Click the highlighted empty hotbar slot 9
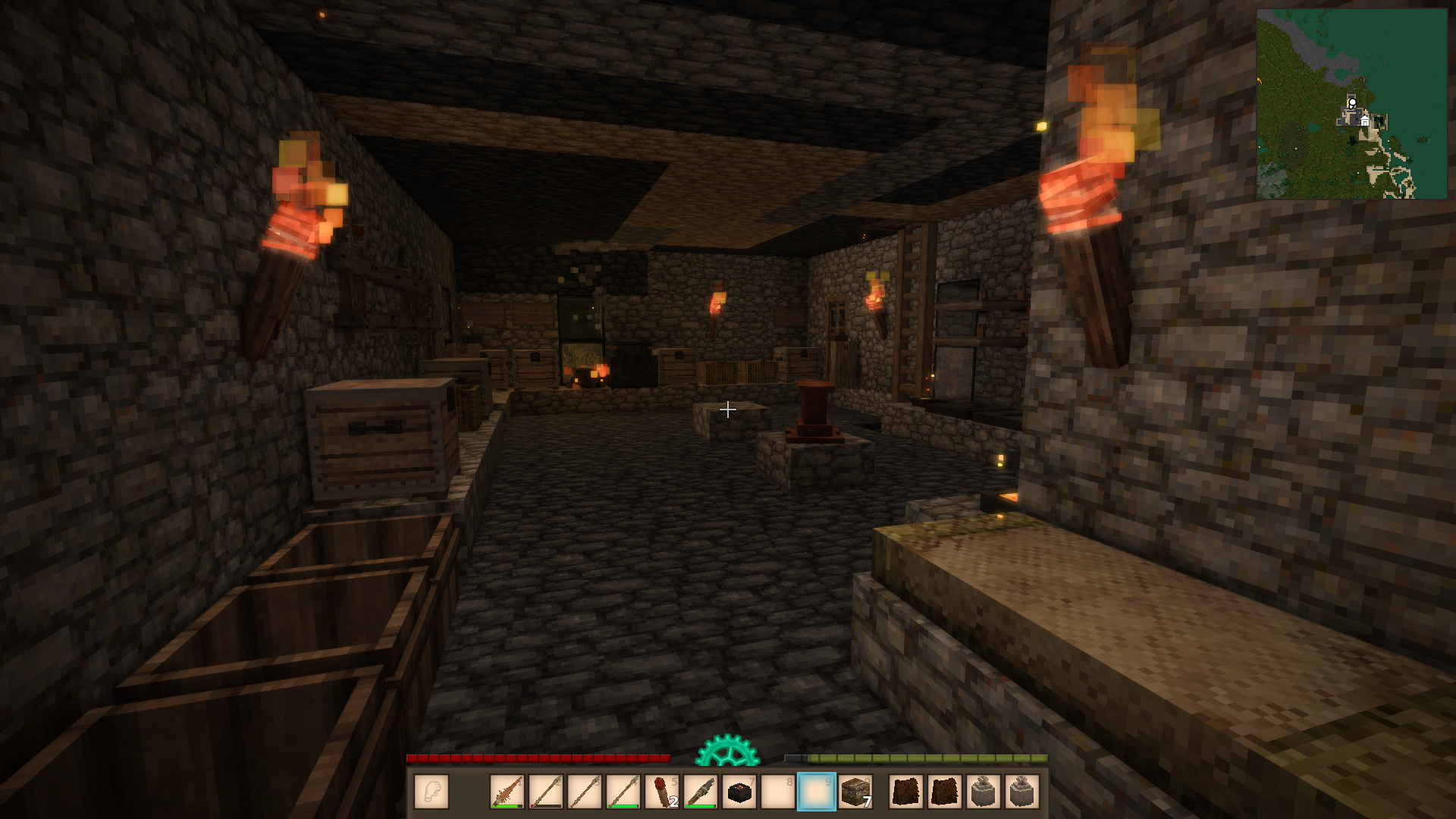 [817, 792]
